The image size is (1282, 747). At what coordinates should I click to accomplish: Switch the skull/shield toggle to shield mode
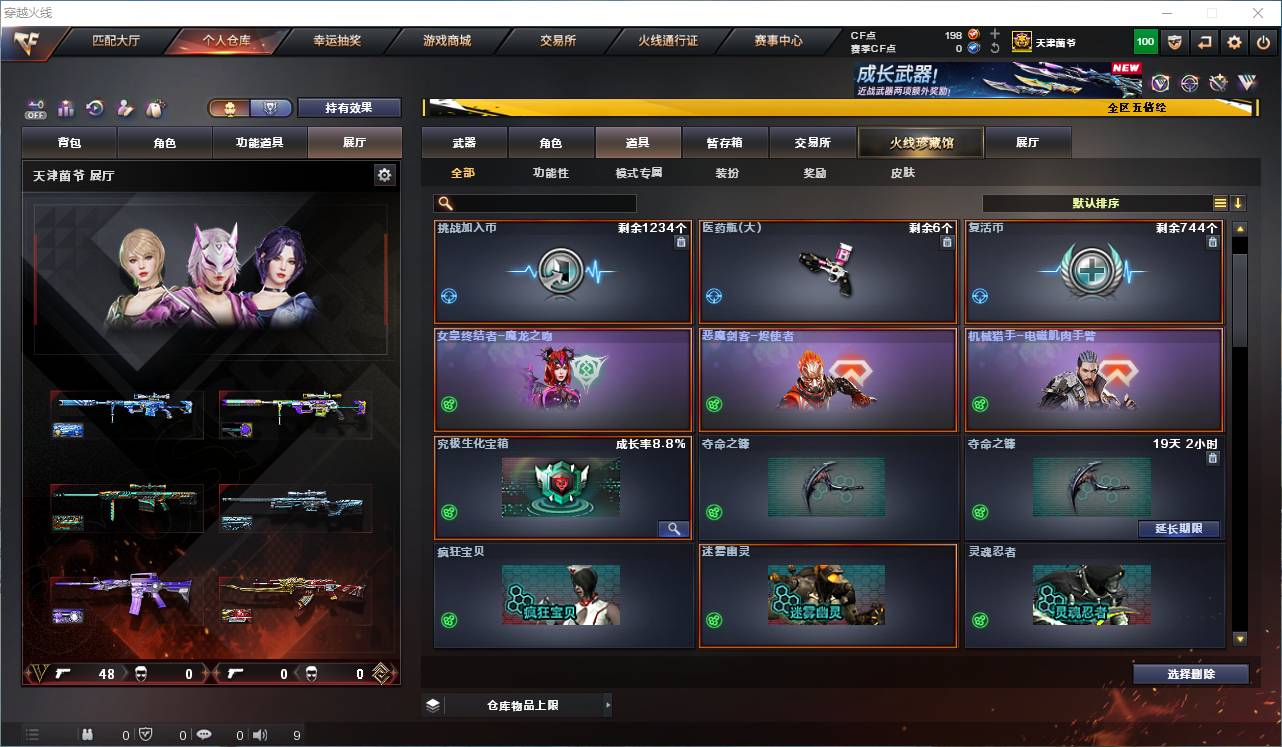click(x=271, y=107)
